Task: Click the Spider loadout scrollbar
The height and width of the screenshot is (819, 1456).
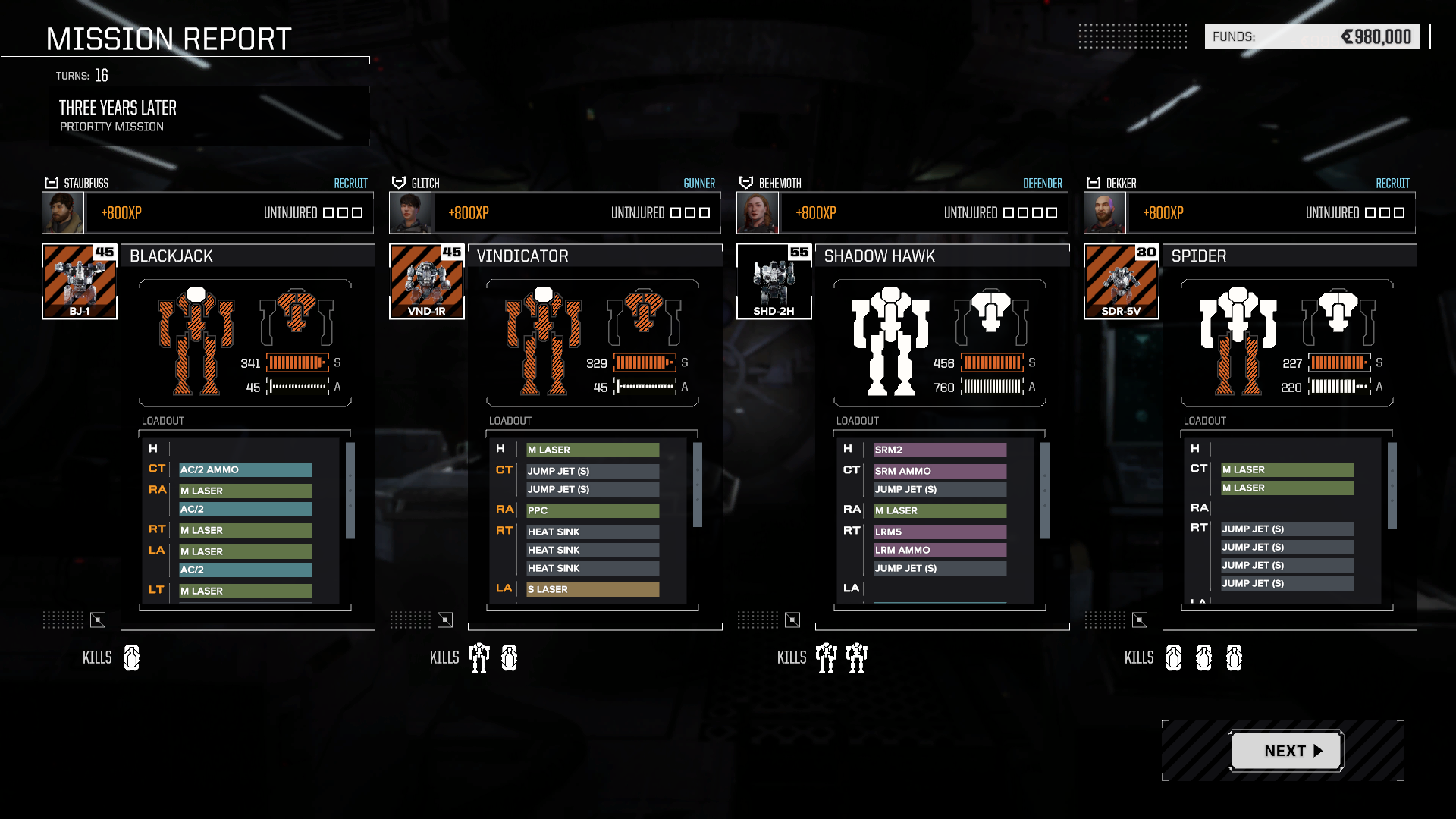Action: pos(1392,485)
